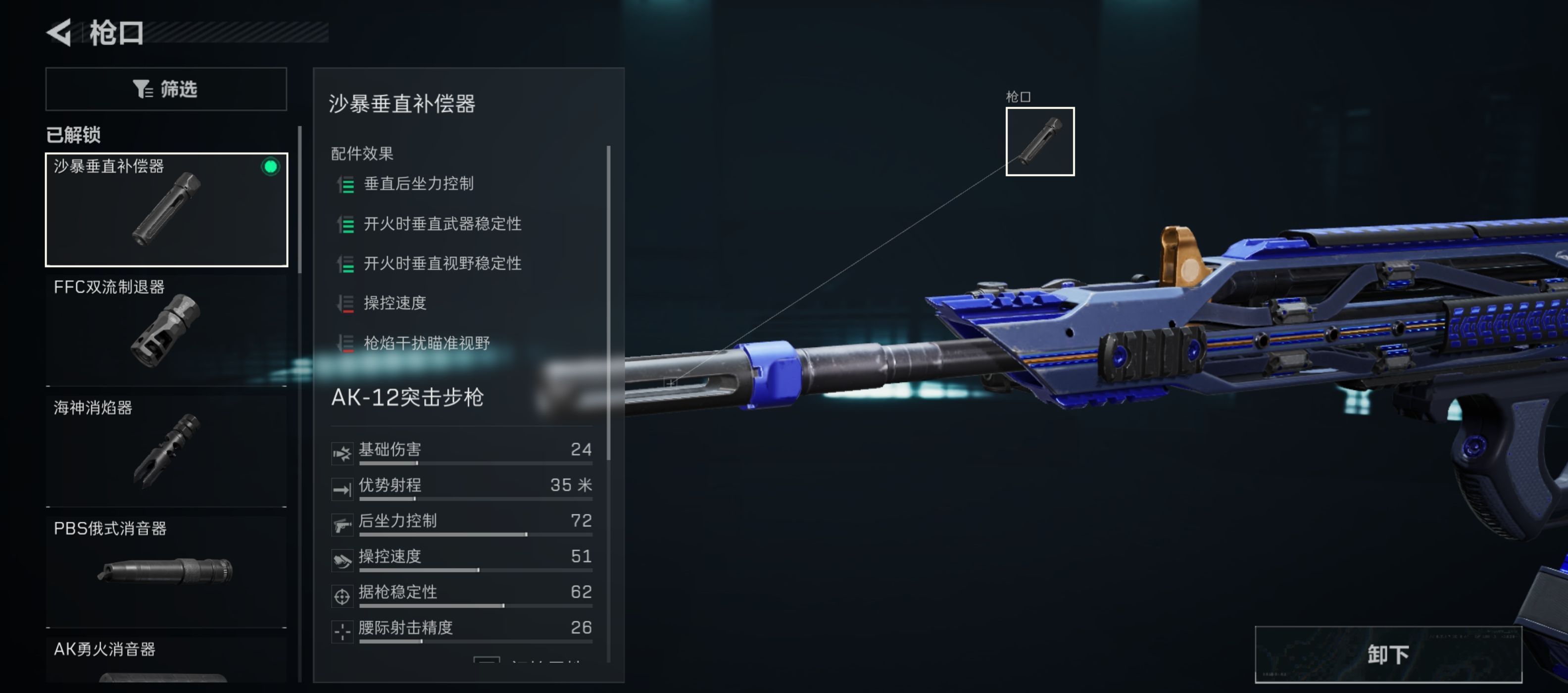
Task: Click the recoil control (后坐力控制) pistol icon
Action: [343, 523]
